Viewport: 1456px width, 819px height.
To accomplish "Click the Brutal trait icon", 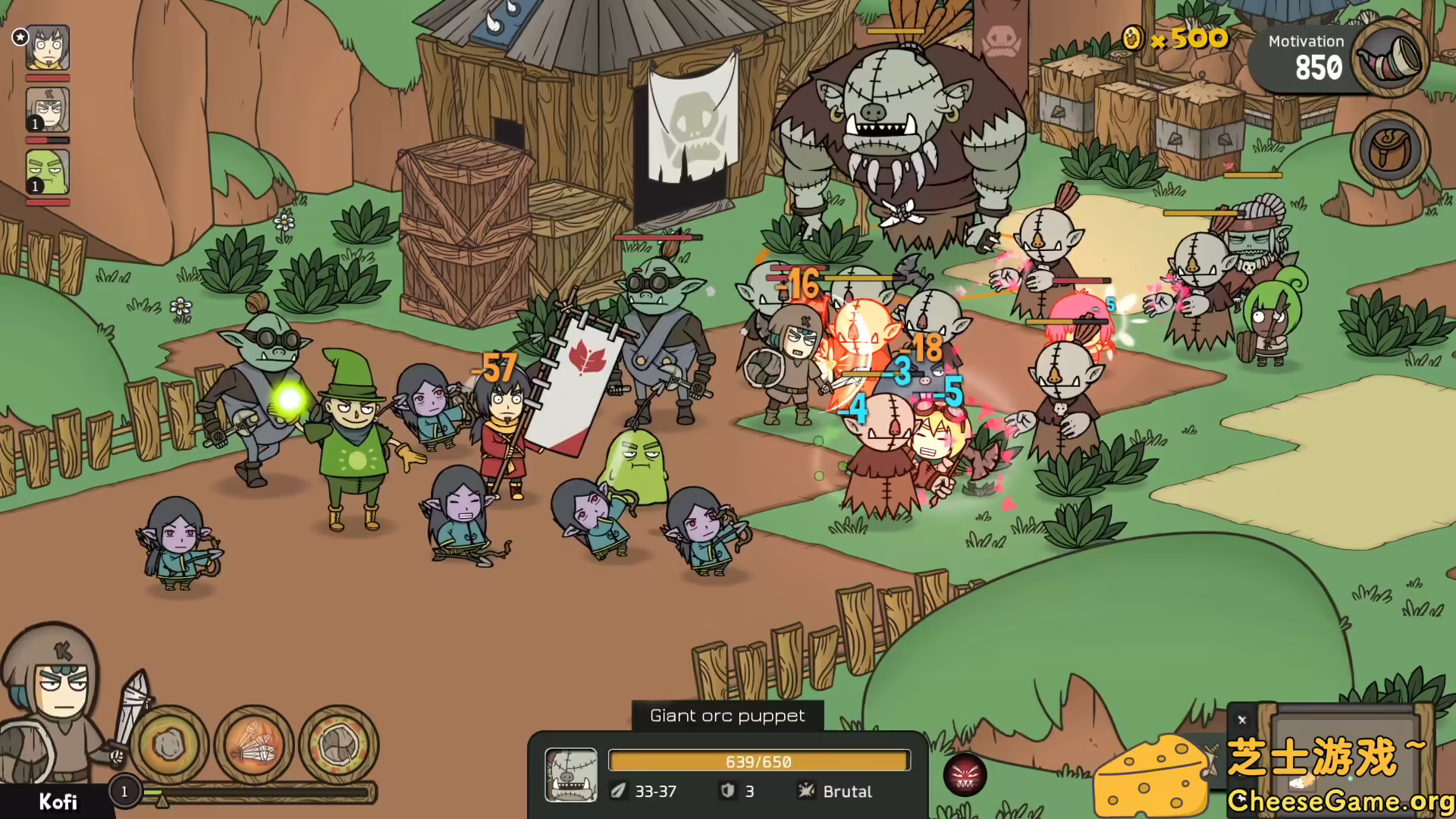I will point(805,791).
